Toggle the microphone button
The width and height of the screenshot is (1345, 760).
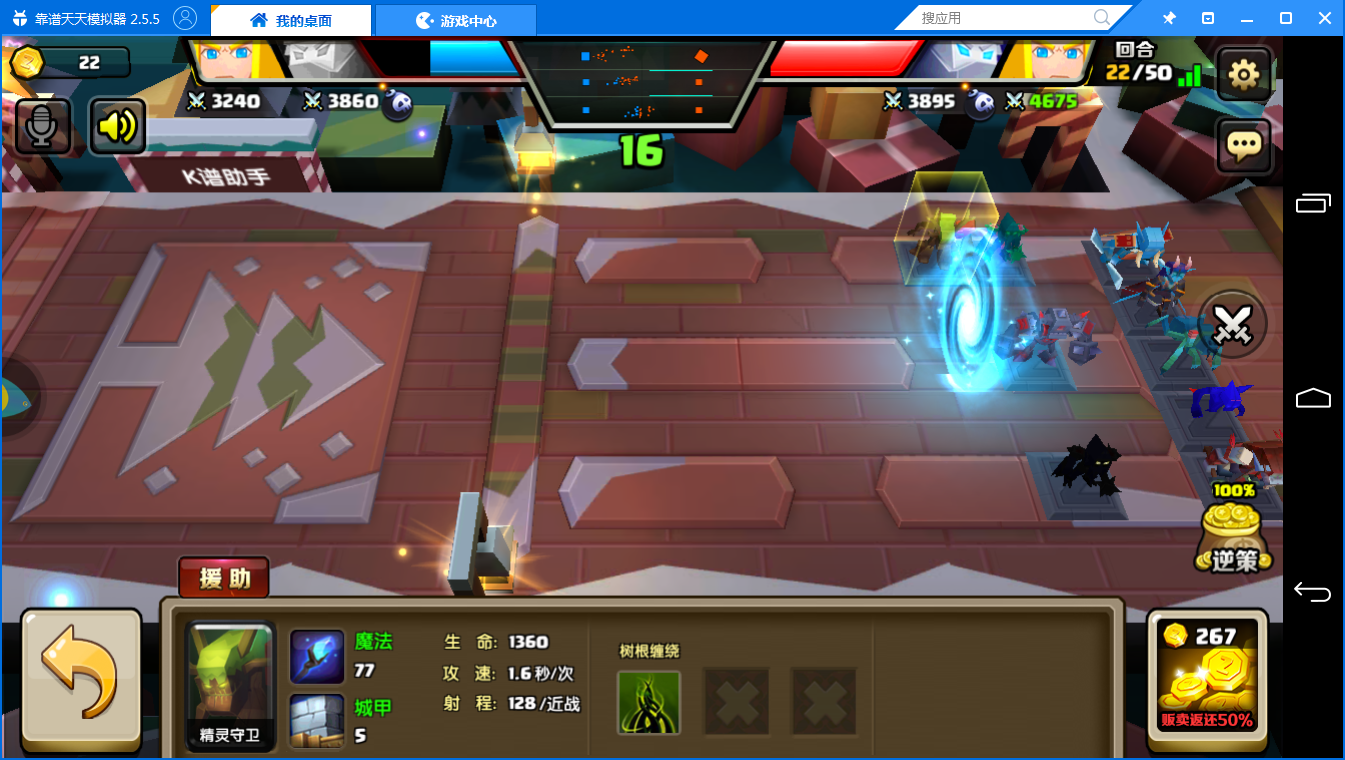click(42, 126)
